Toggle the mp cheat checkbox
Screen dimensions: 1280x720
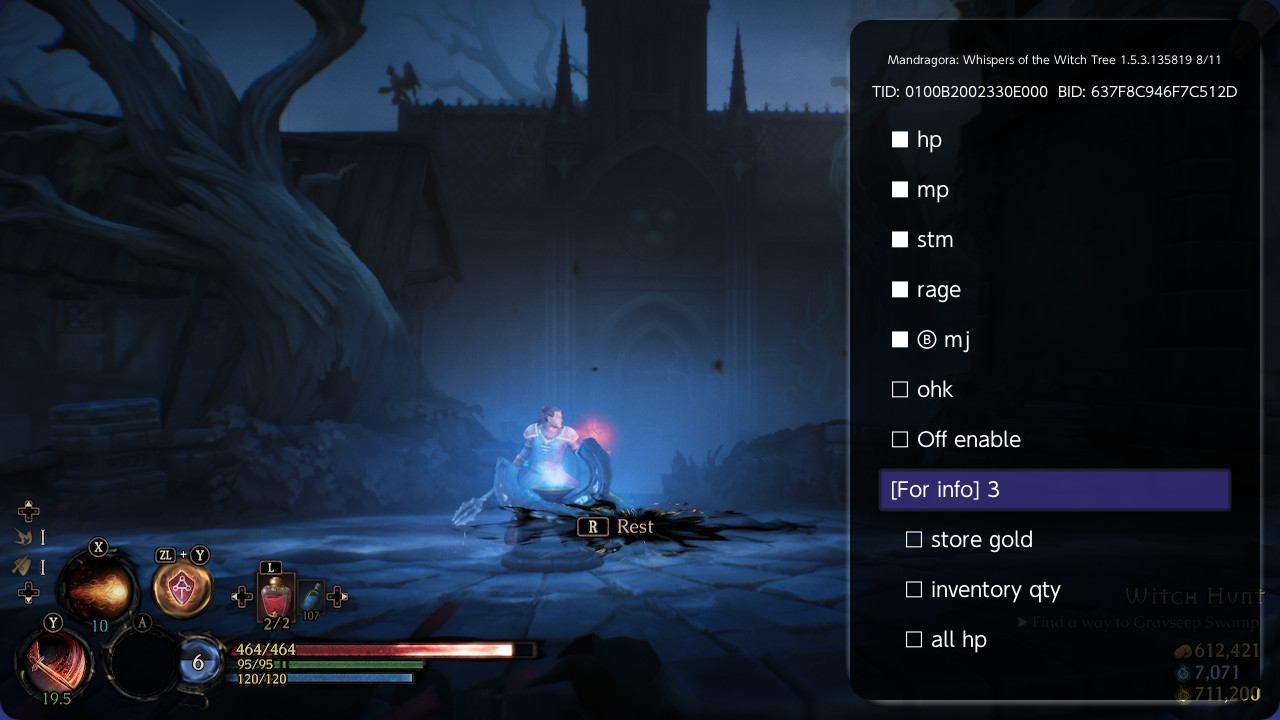pyautogui.click(x=900, y=190)
